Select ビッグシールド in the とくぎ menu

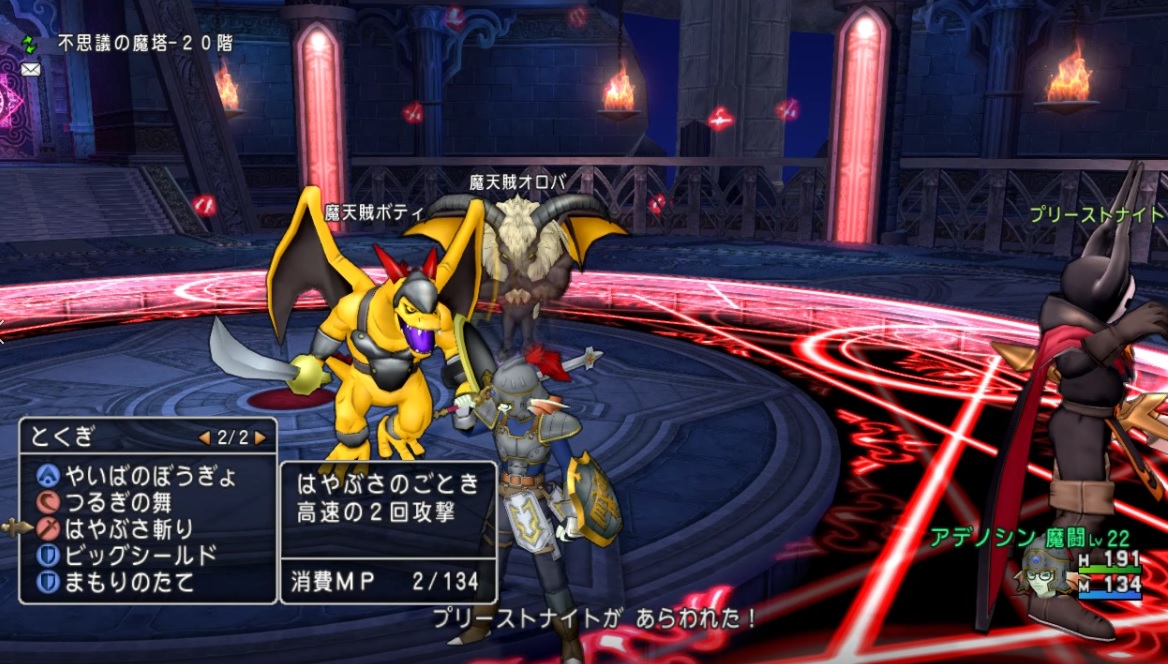pyautogui.click(x=140, y=556)
